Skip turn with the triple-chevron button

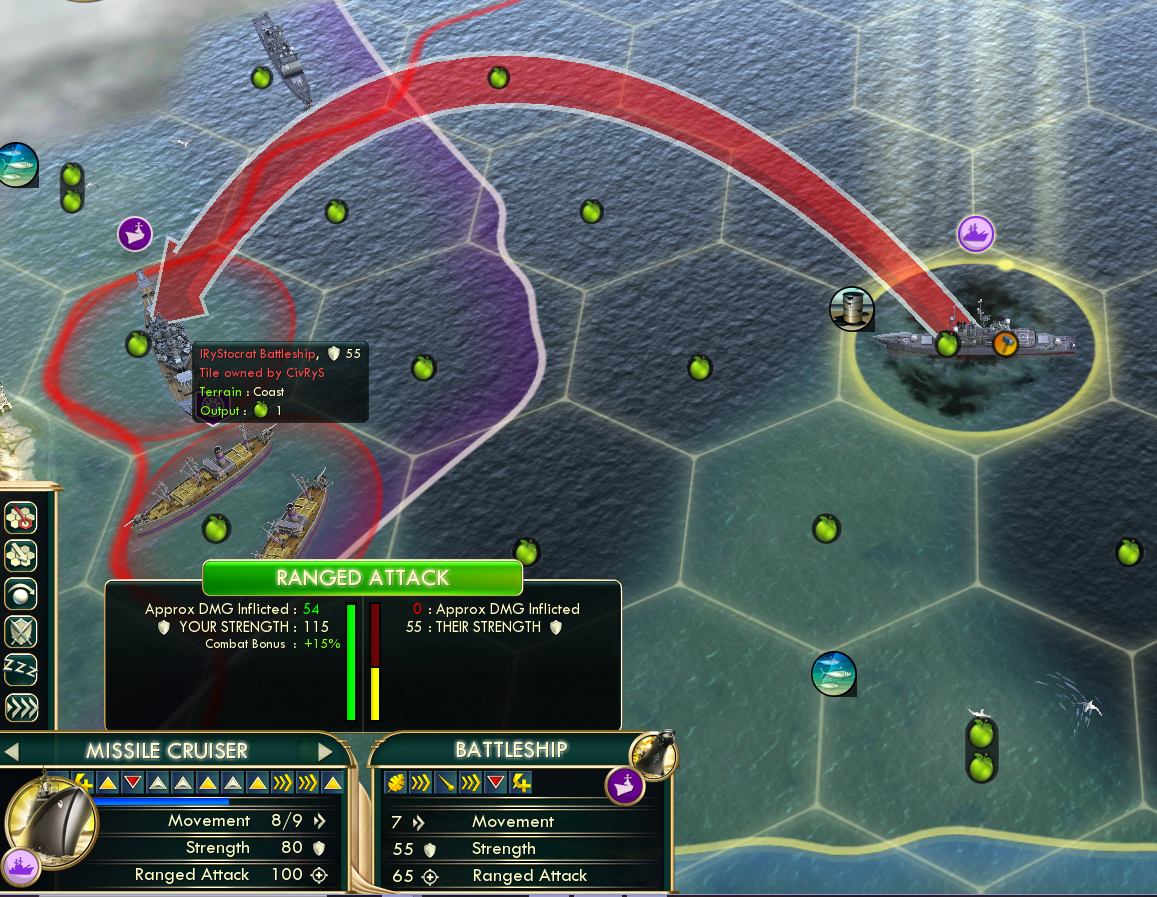coord(21,707)
